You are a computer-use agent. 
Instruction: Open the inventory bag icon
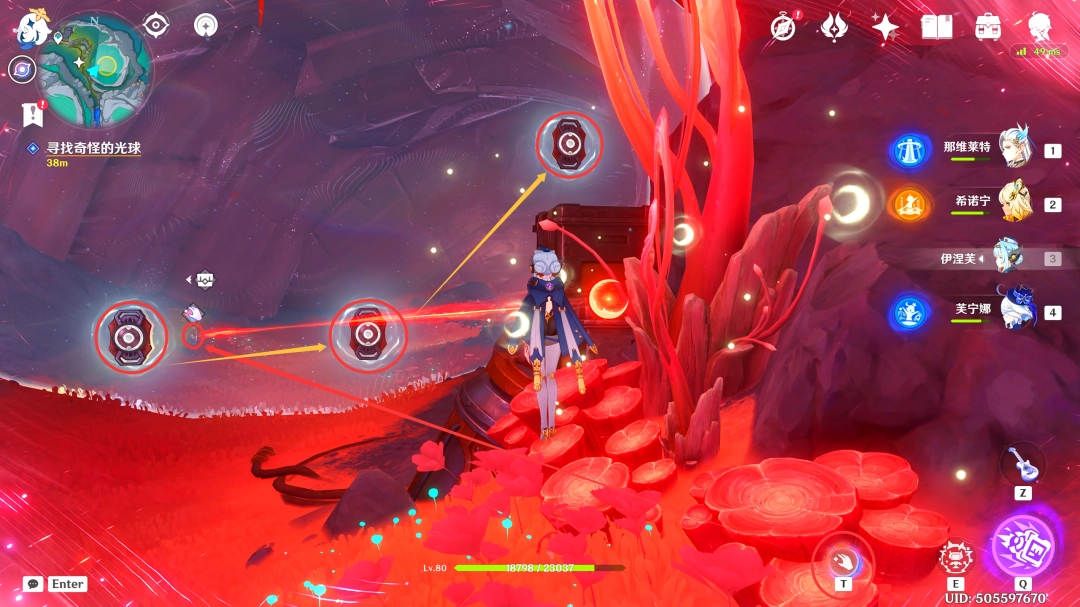(988, 27)
